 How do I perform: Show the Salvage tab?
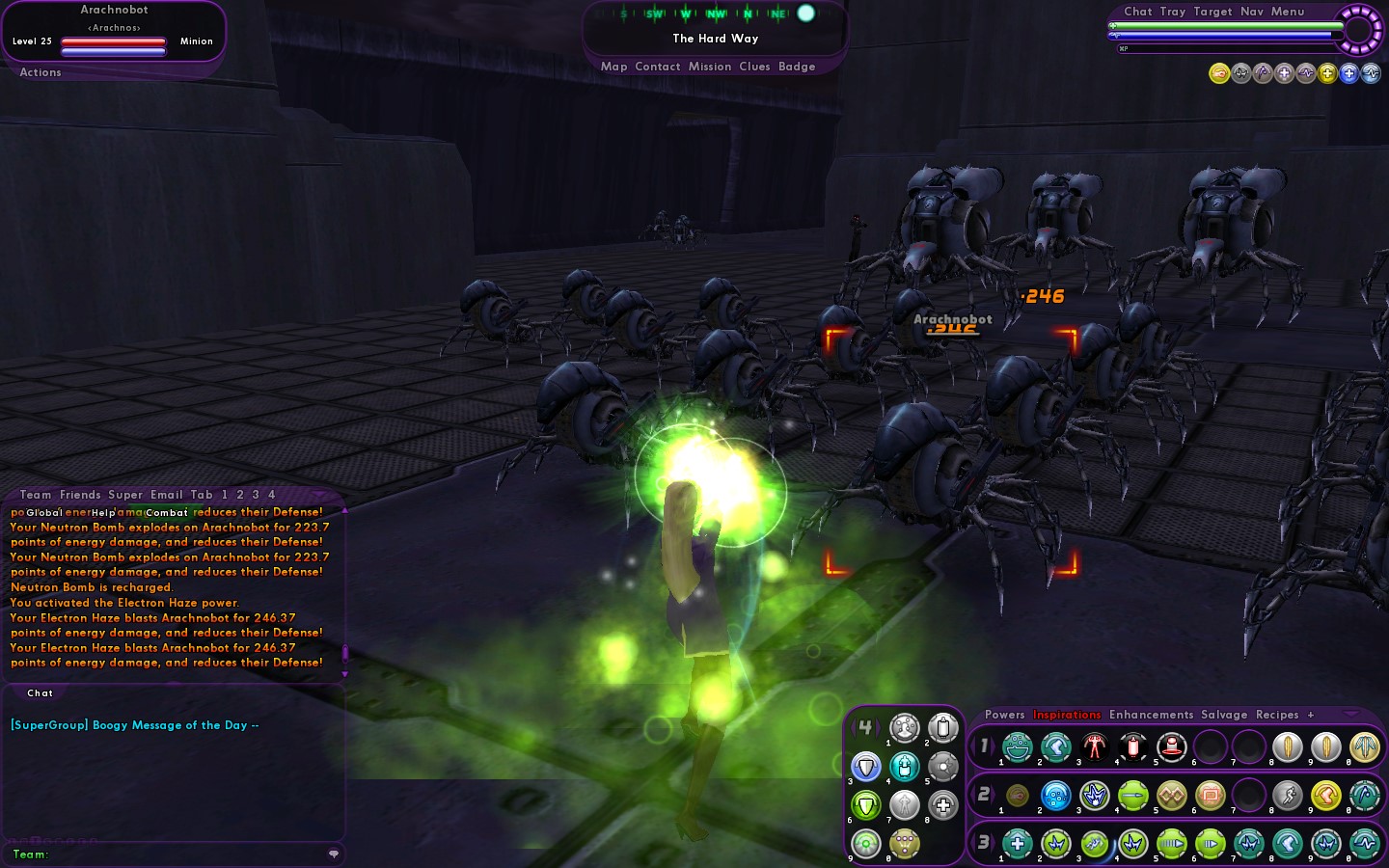tap(1224, 715)
